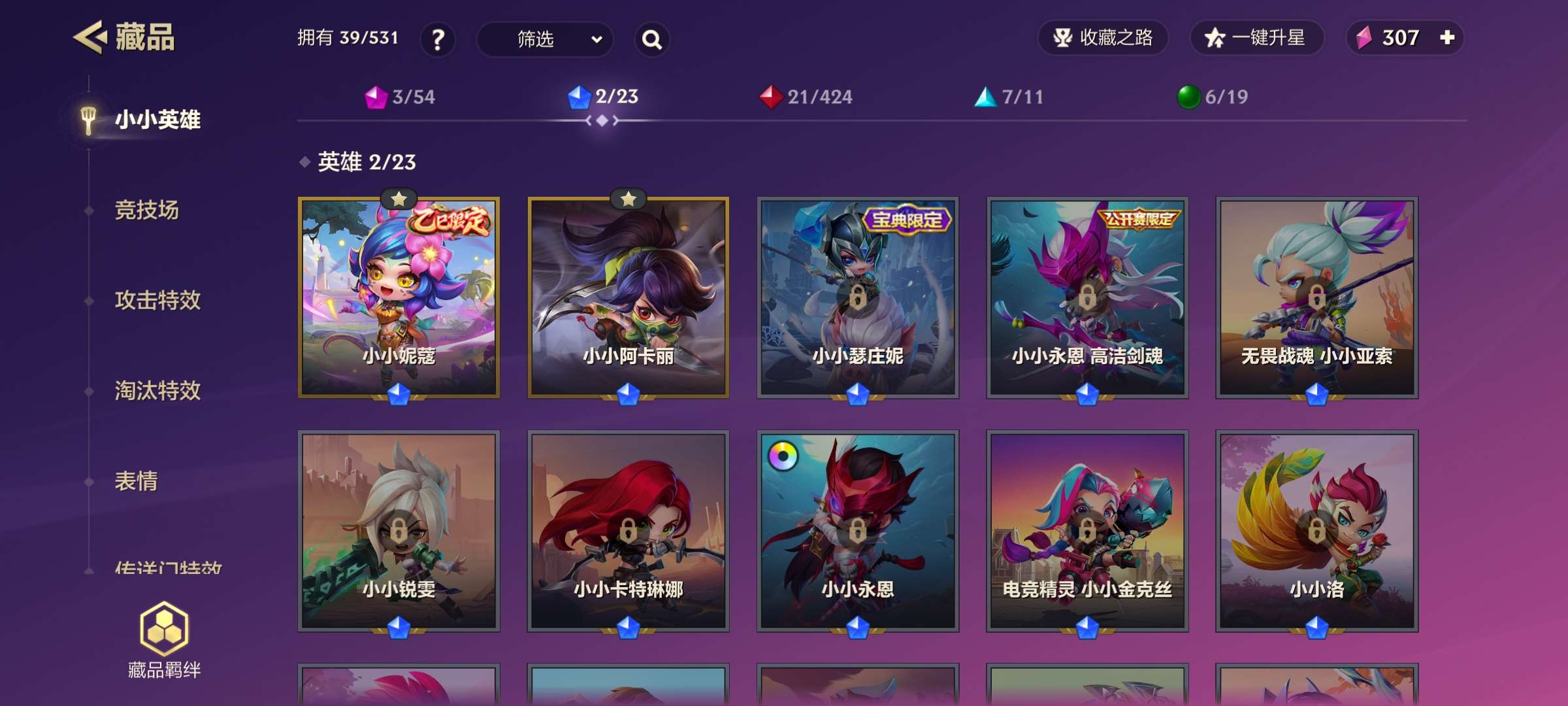Image resolution: width=1568 pixels, height=706 pixels.
Task: Switch to the red gem 21/424 tab
Action: click(x=806, y=97)
